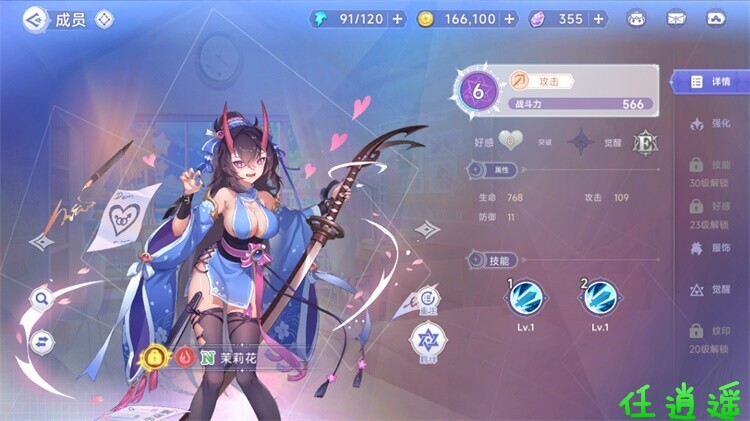750x421 pixels.
Task: Switch to the 详情 details tab
Action: (711, 82)
